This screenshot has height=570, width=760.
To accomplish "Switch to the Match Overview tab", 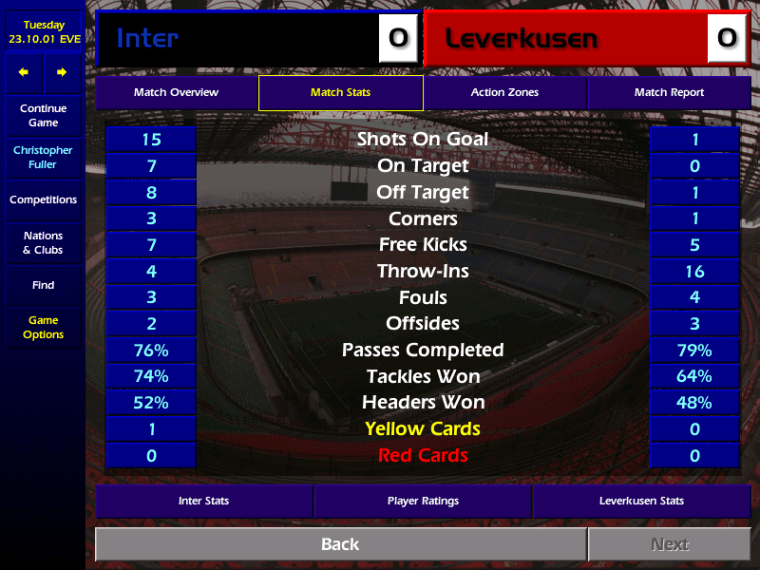I will click(x=176, y=93).
